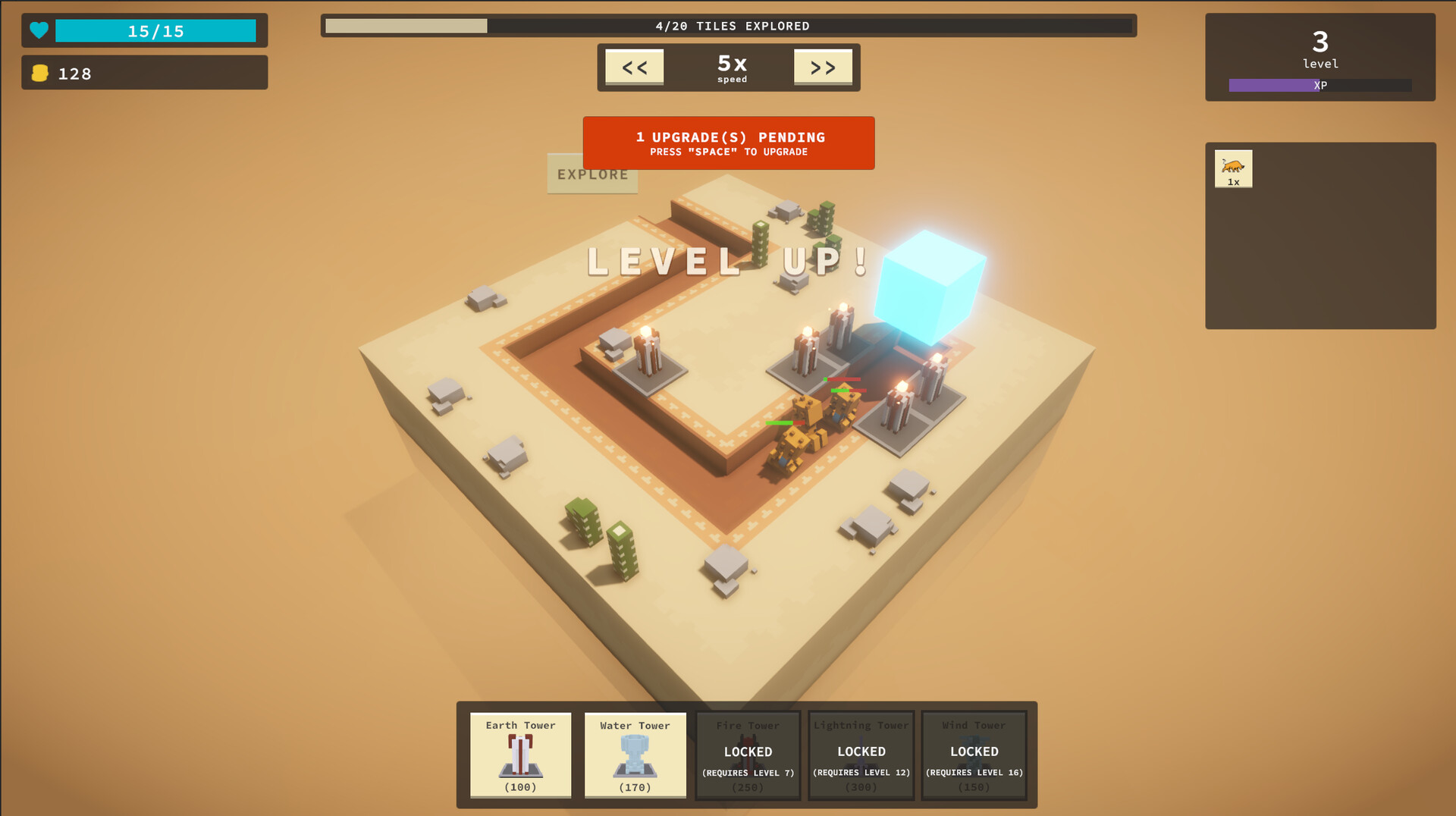This screenshot has width=1456, height=816.
Task: Speed up the game with the >> button
Action: coord(822,67)
